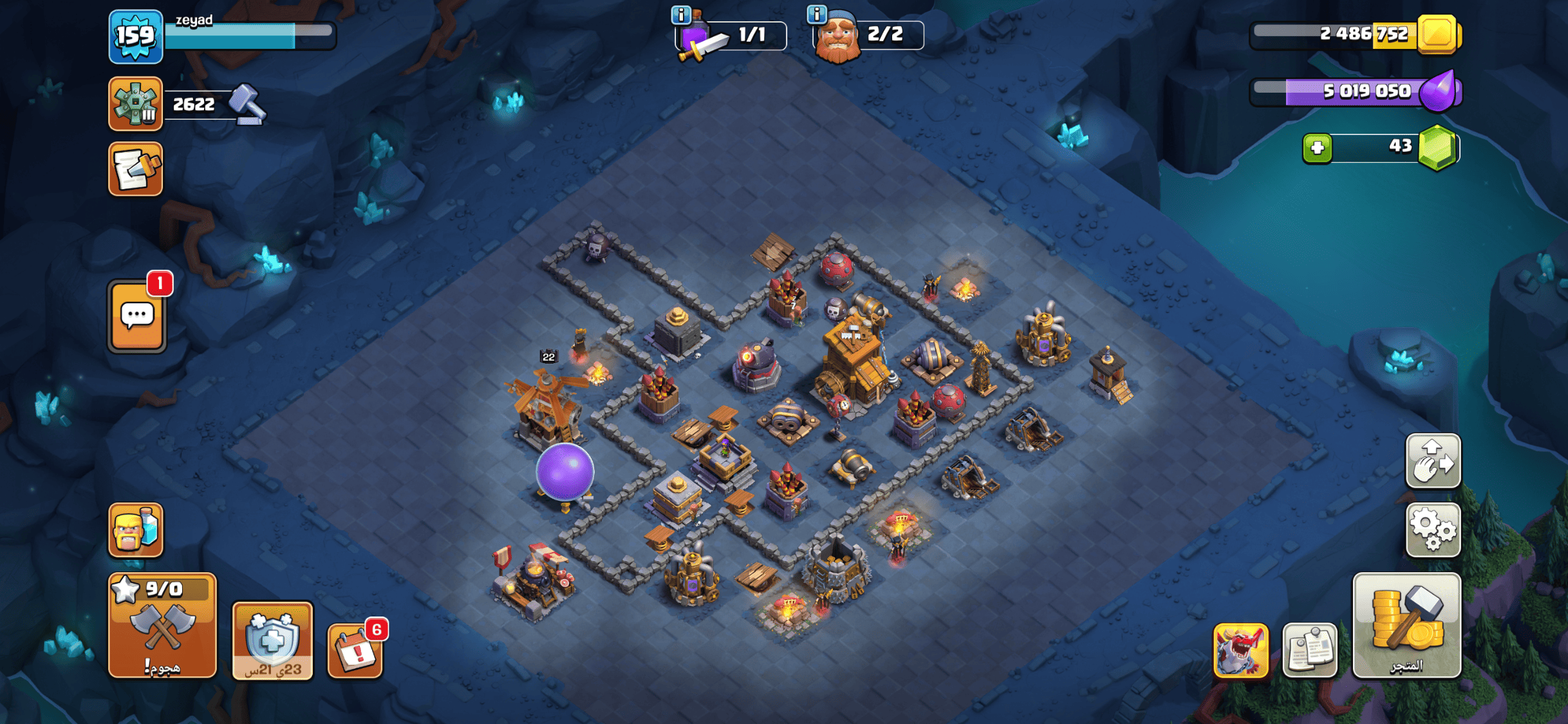Show info for the builder 2/2 indicator
The image size is (1568, 724).
817,14
